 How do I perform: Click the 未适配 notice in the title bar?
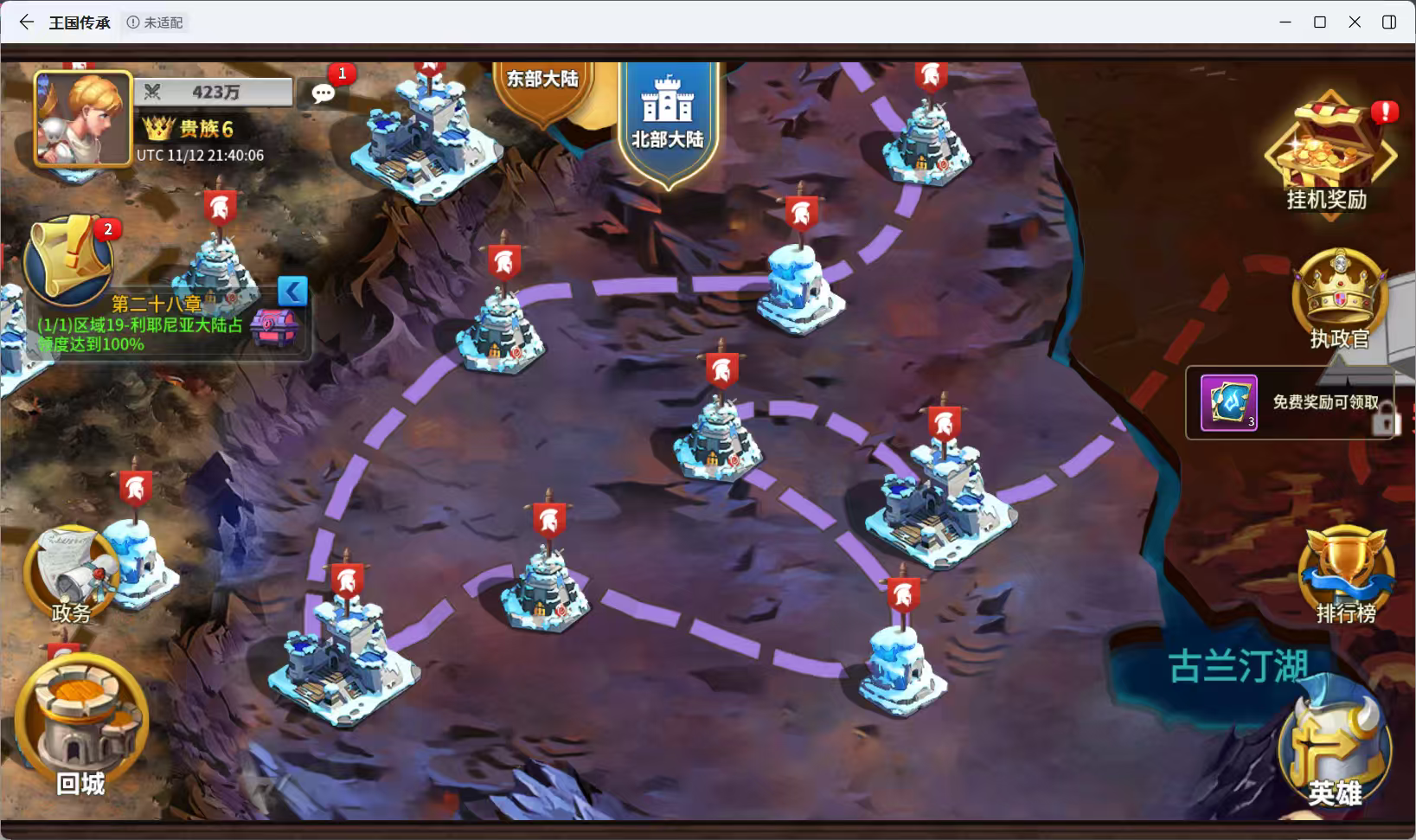tap(156, 22)
